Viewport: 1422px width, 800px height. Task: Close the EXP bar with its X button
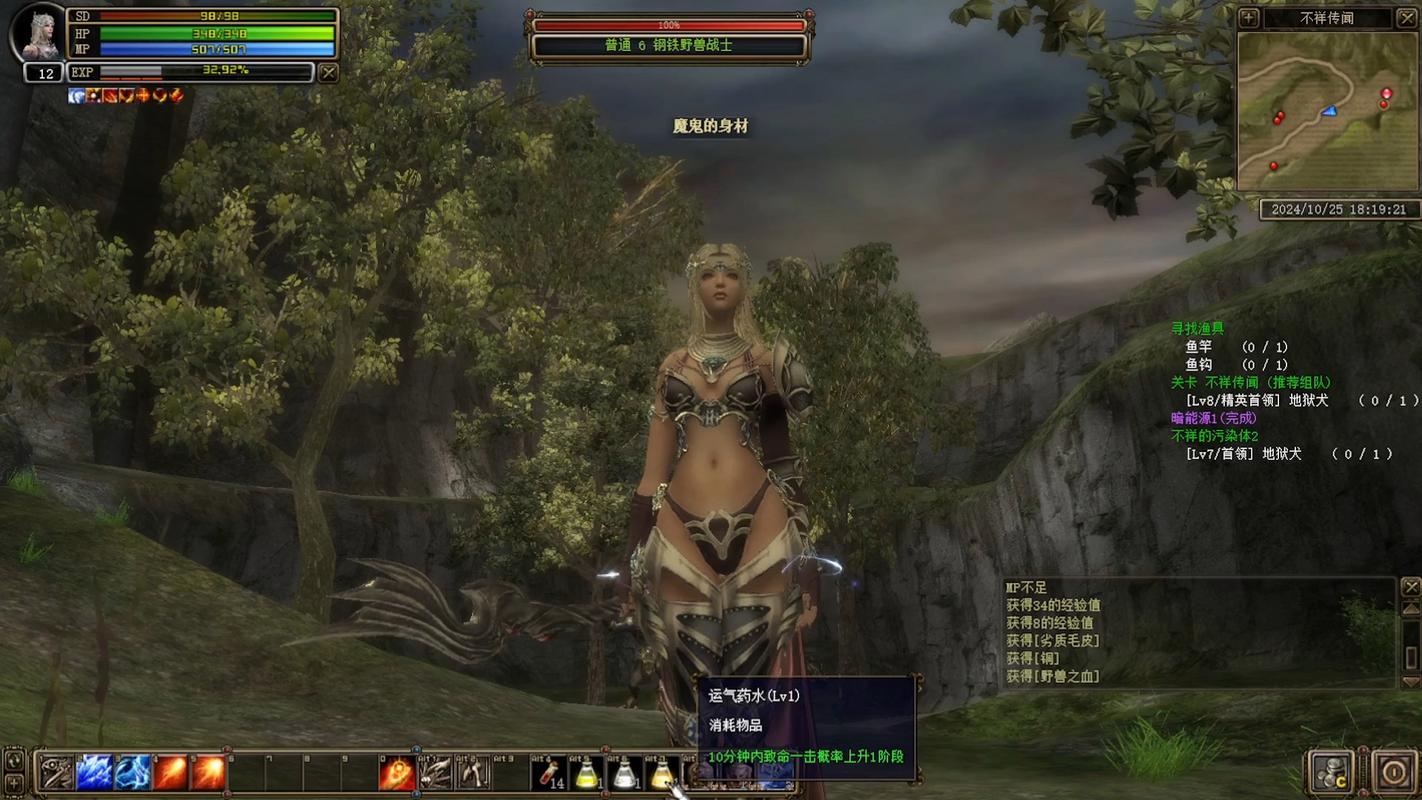pos(328,72)
